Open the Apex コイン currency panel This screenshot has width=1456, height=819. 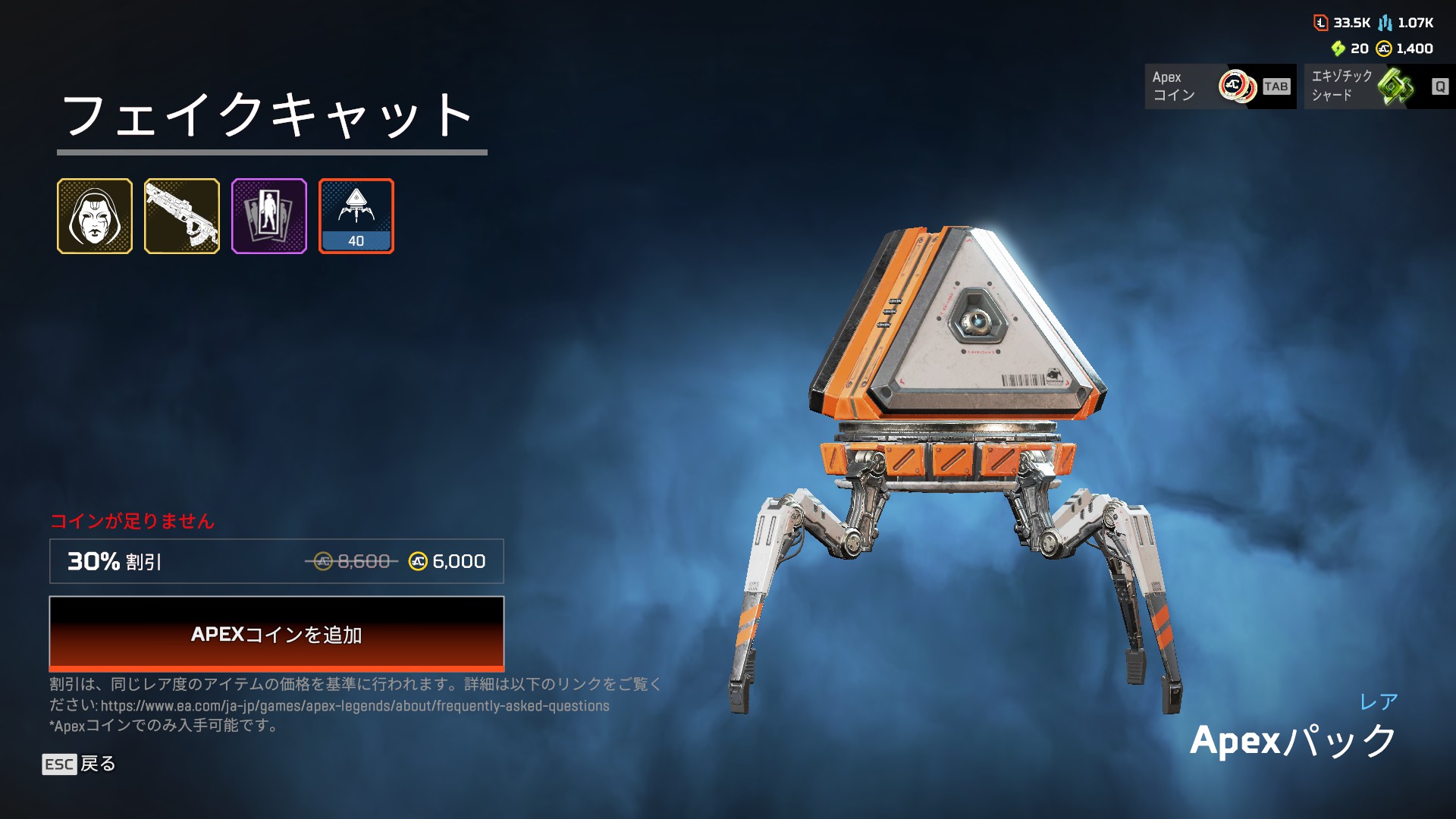click(x=1220, y=86)
